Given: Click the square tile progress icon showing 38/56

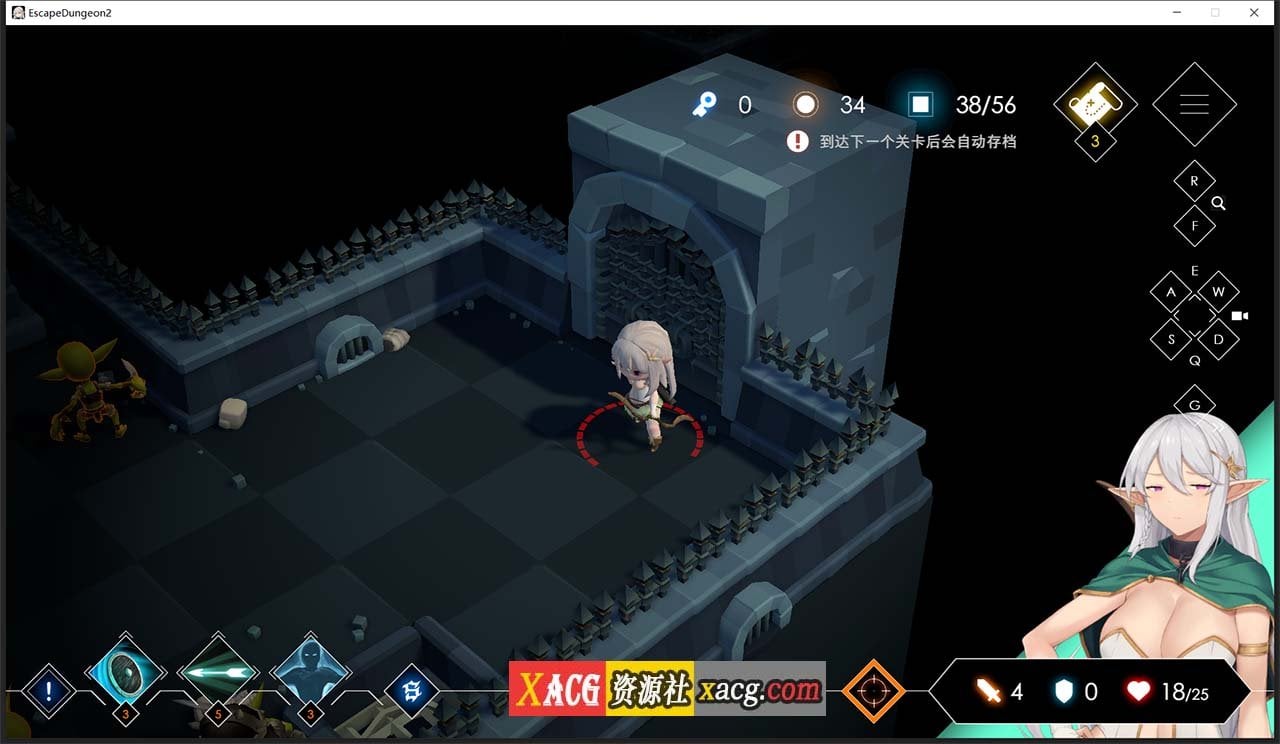Looking at the screenshot, I should tap(918, 104).
